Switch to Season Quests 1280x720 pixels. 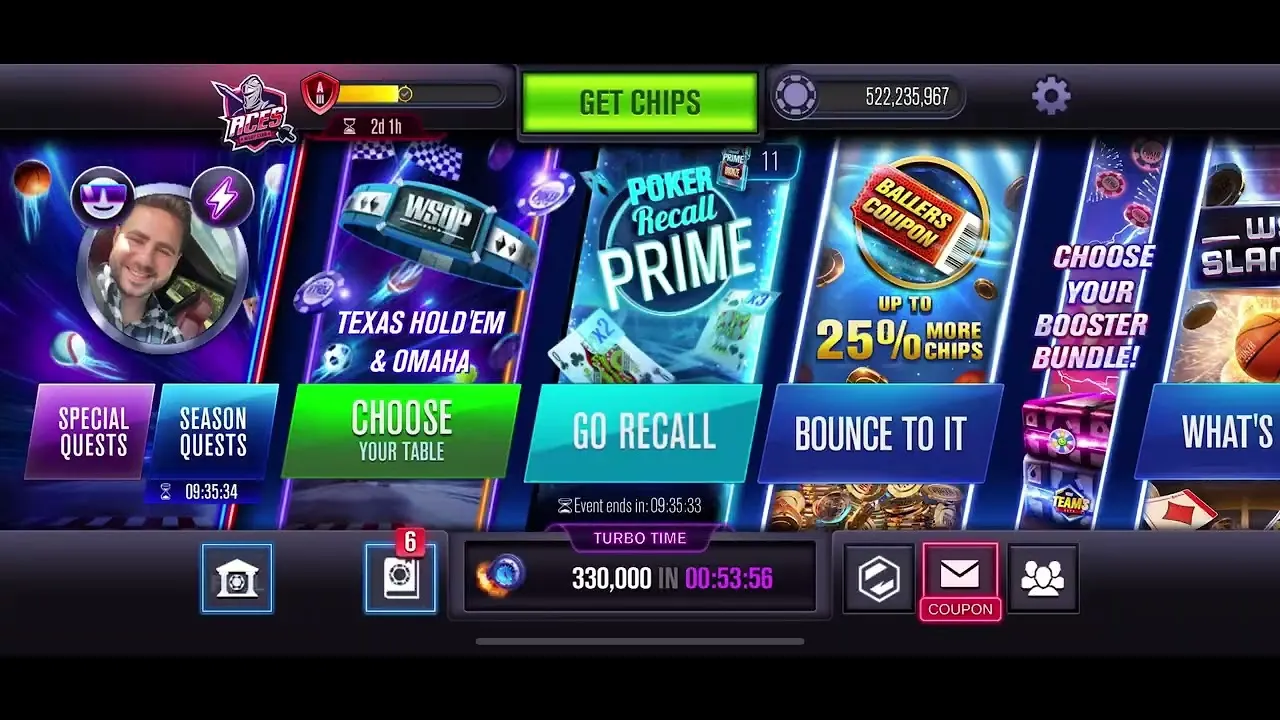(x=213, y=431)
